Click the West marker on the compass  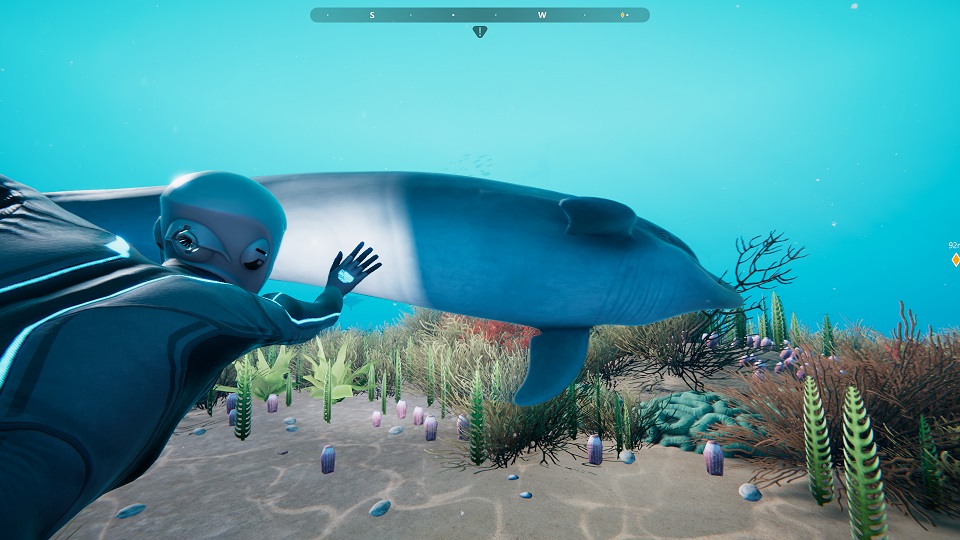[x=542, y=15]
